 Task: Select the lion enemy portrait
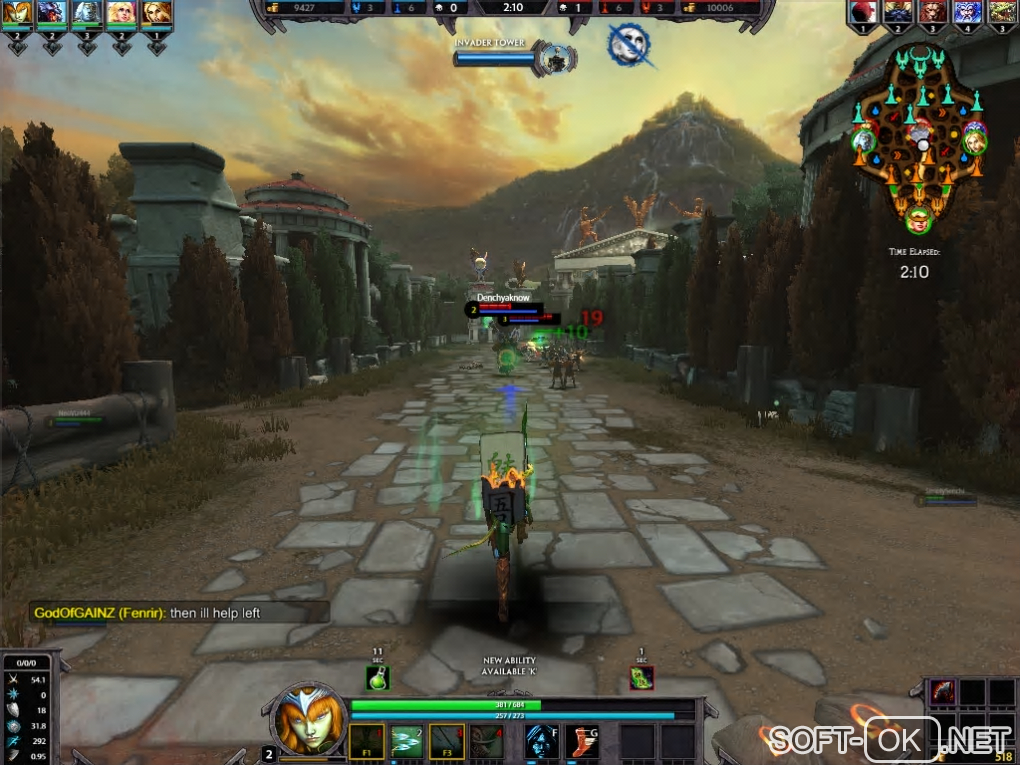(x=932, y=12)
